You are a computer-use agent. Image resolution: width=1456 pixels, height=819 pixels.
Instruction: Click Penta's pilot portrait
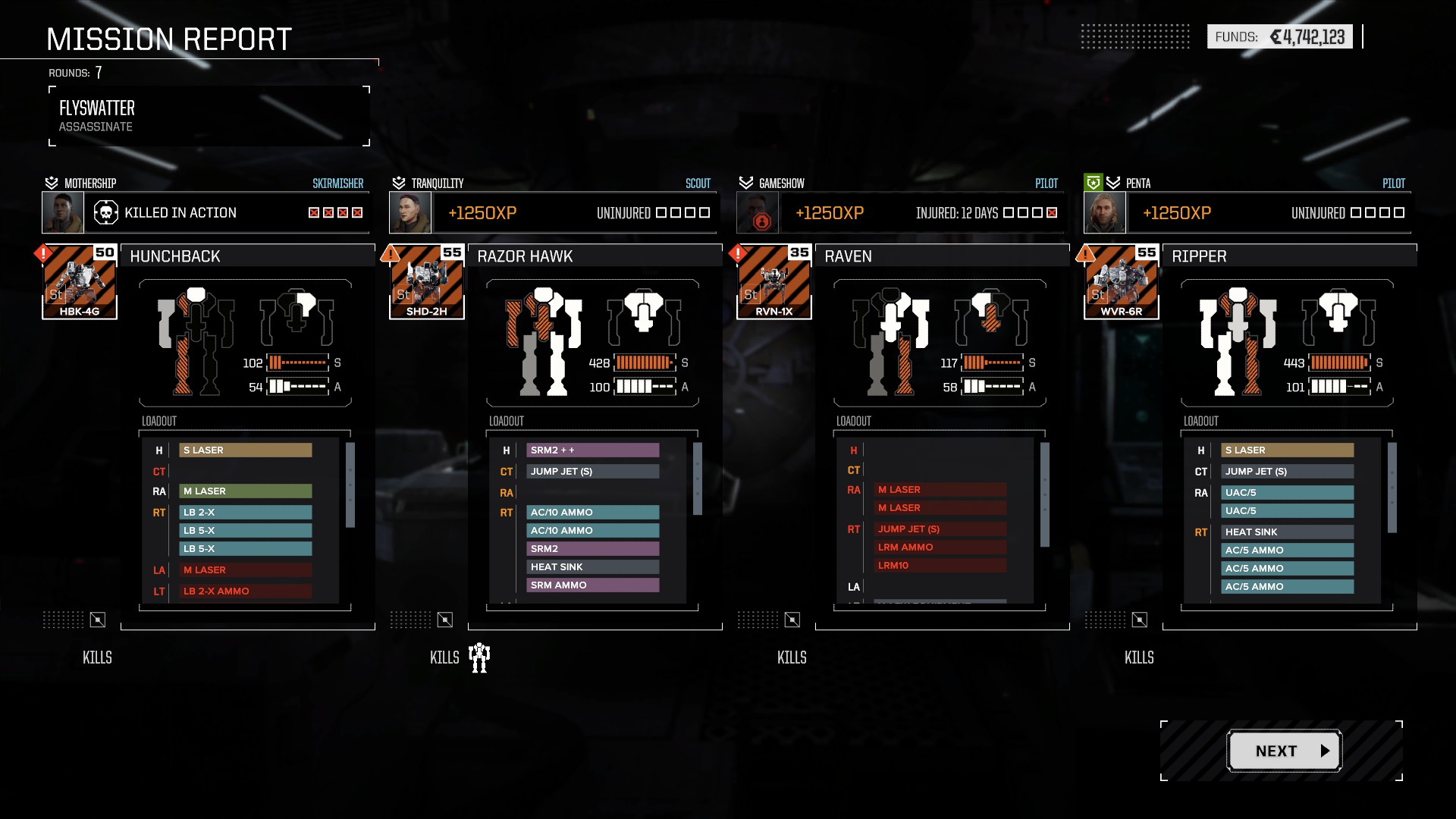1105,213
